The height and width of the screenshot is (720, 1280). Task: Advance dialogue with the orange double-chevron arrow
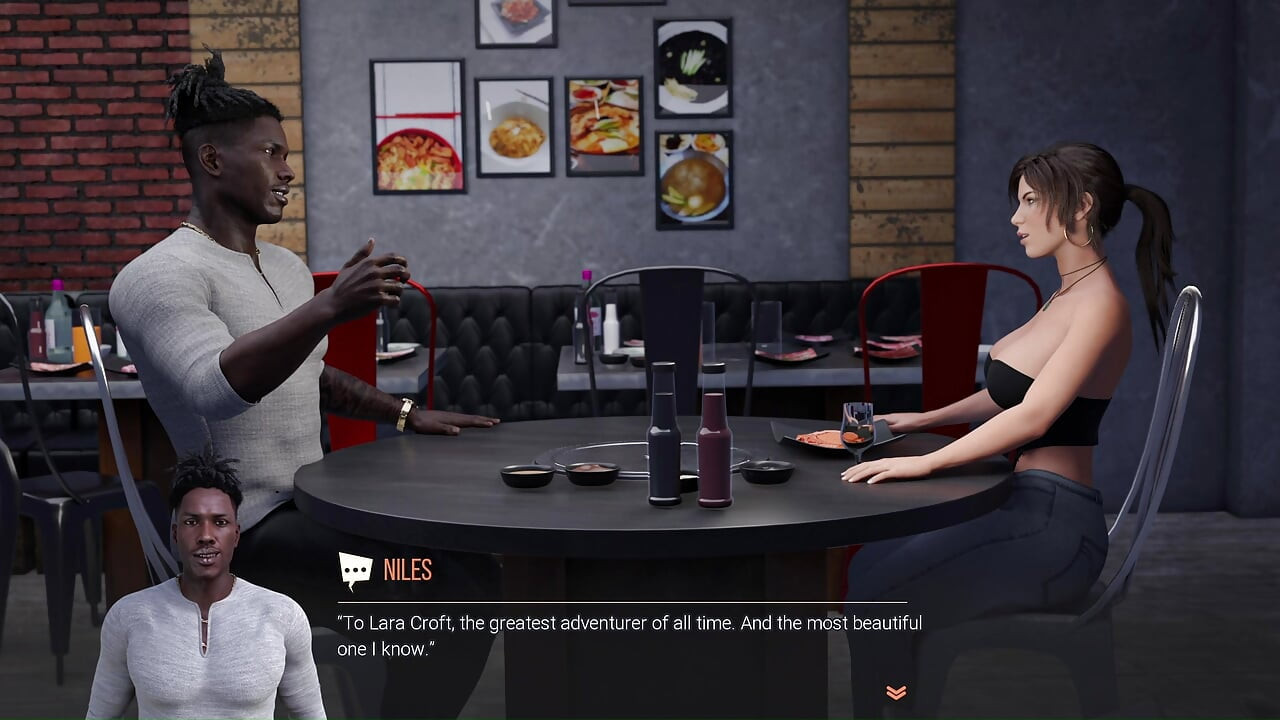point(896,692)
